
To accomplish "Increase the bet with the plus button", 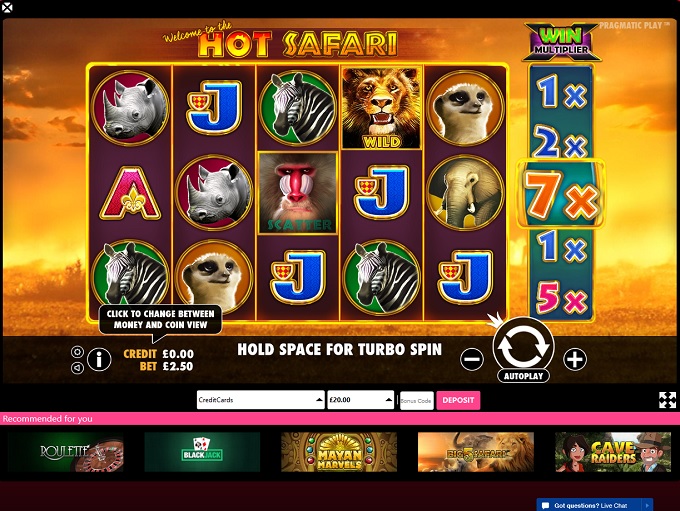I will pos(575,359).
